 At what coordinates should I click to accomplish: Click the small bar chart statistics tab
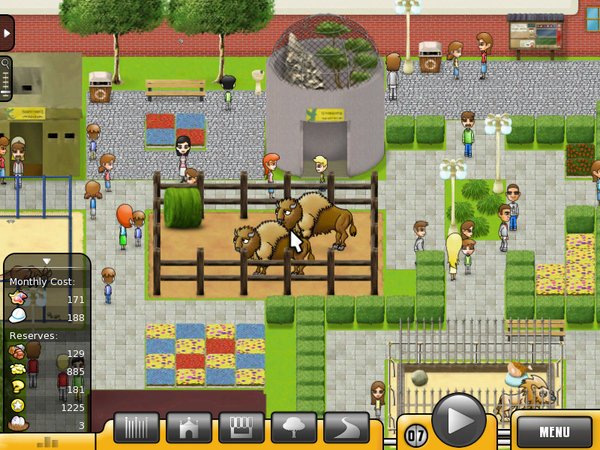pyautogui.click(x=47, y=441)
